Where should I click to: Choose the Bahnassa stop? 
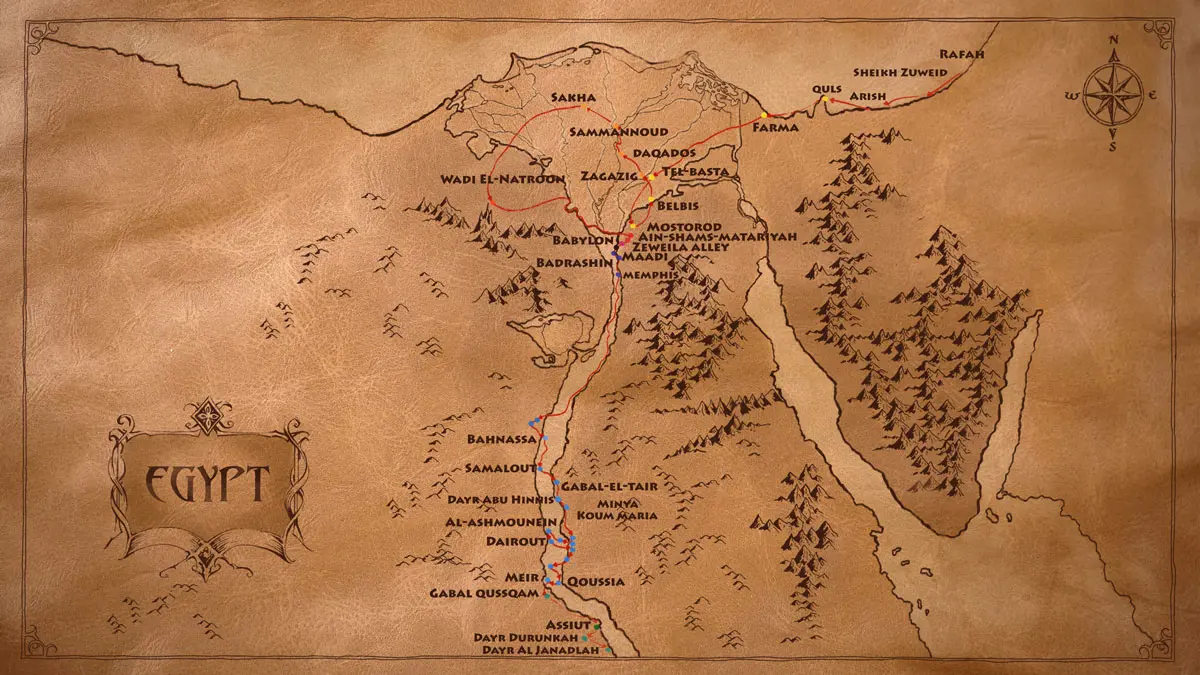546,438
